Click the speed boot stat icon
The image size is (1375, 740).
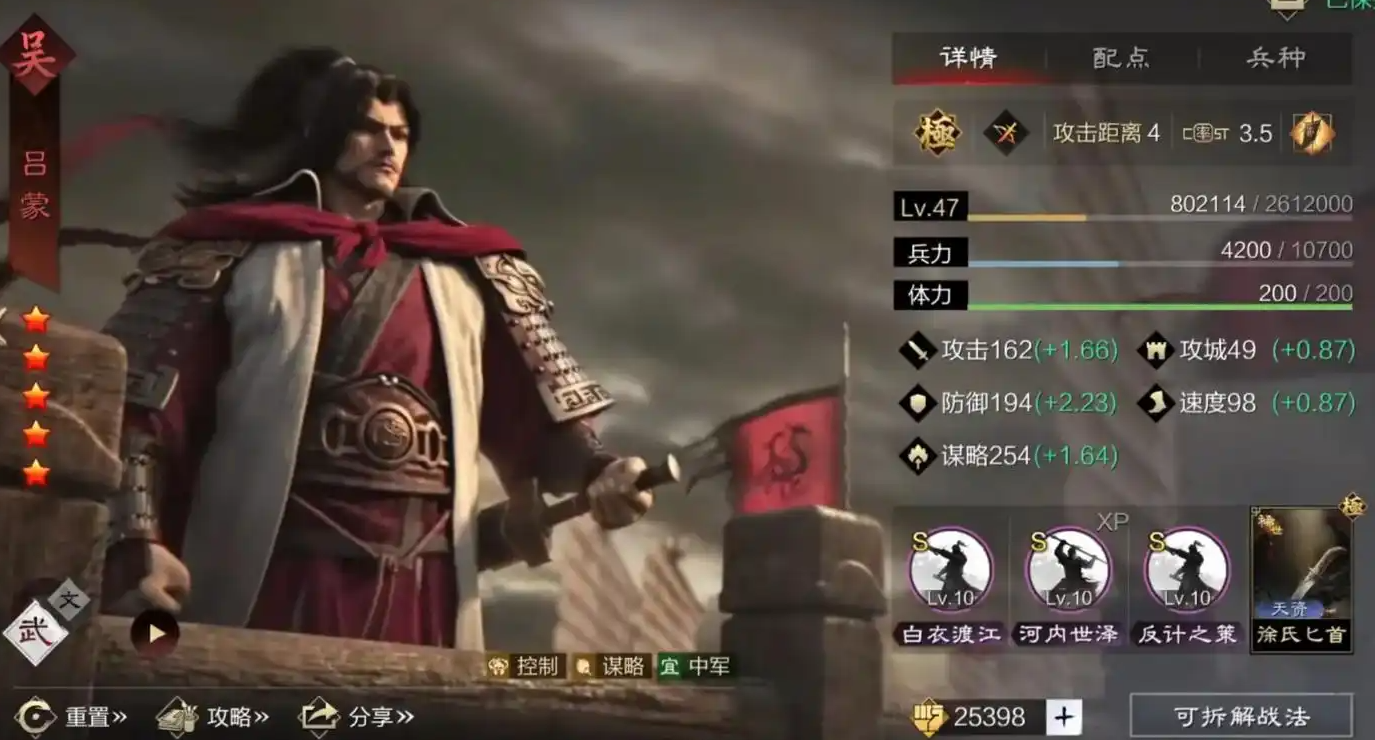coord(1154,403)
